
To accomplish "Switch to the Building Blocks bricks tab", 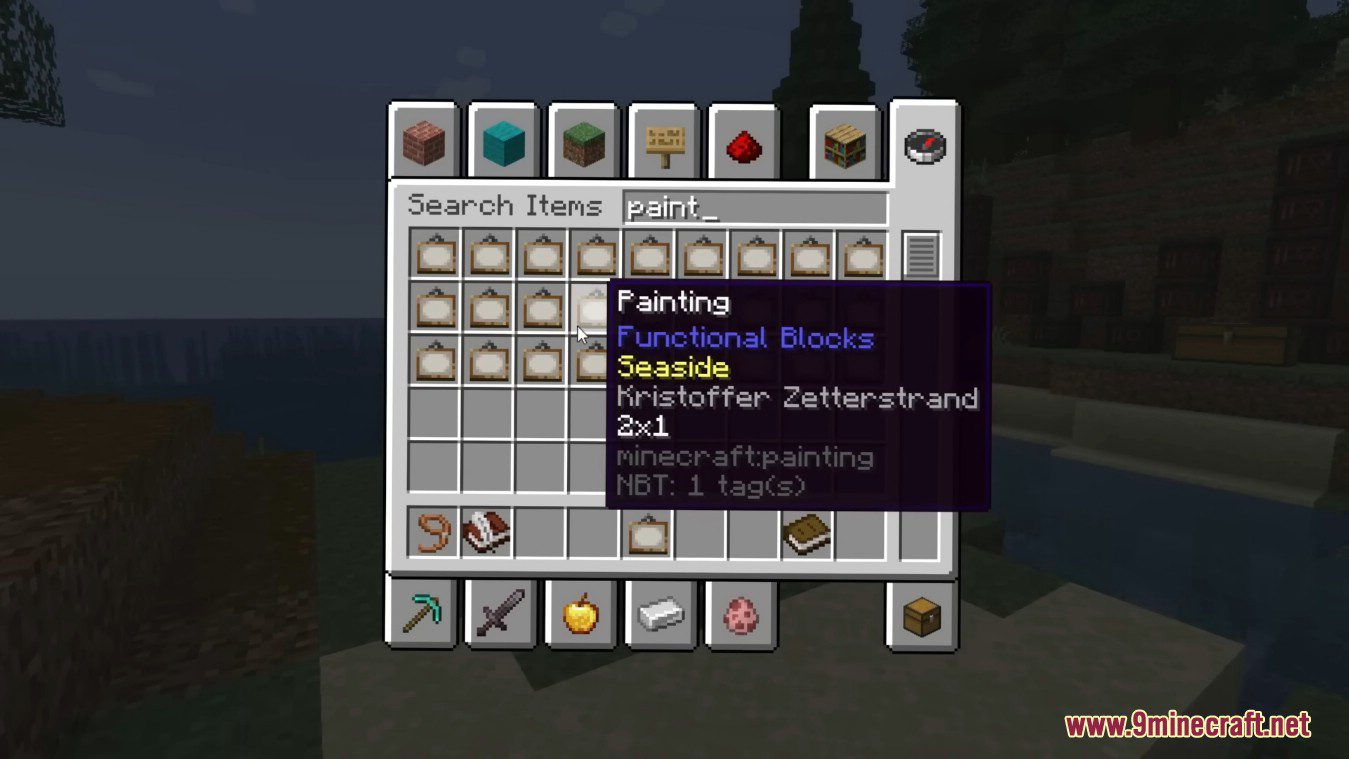I will [x=424, y=142].
